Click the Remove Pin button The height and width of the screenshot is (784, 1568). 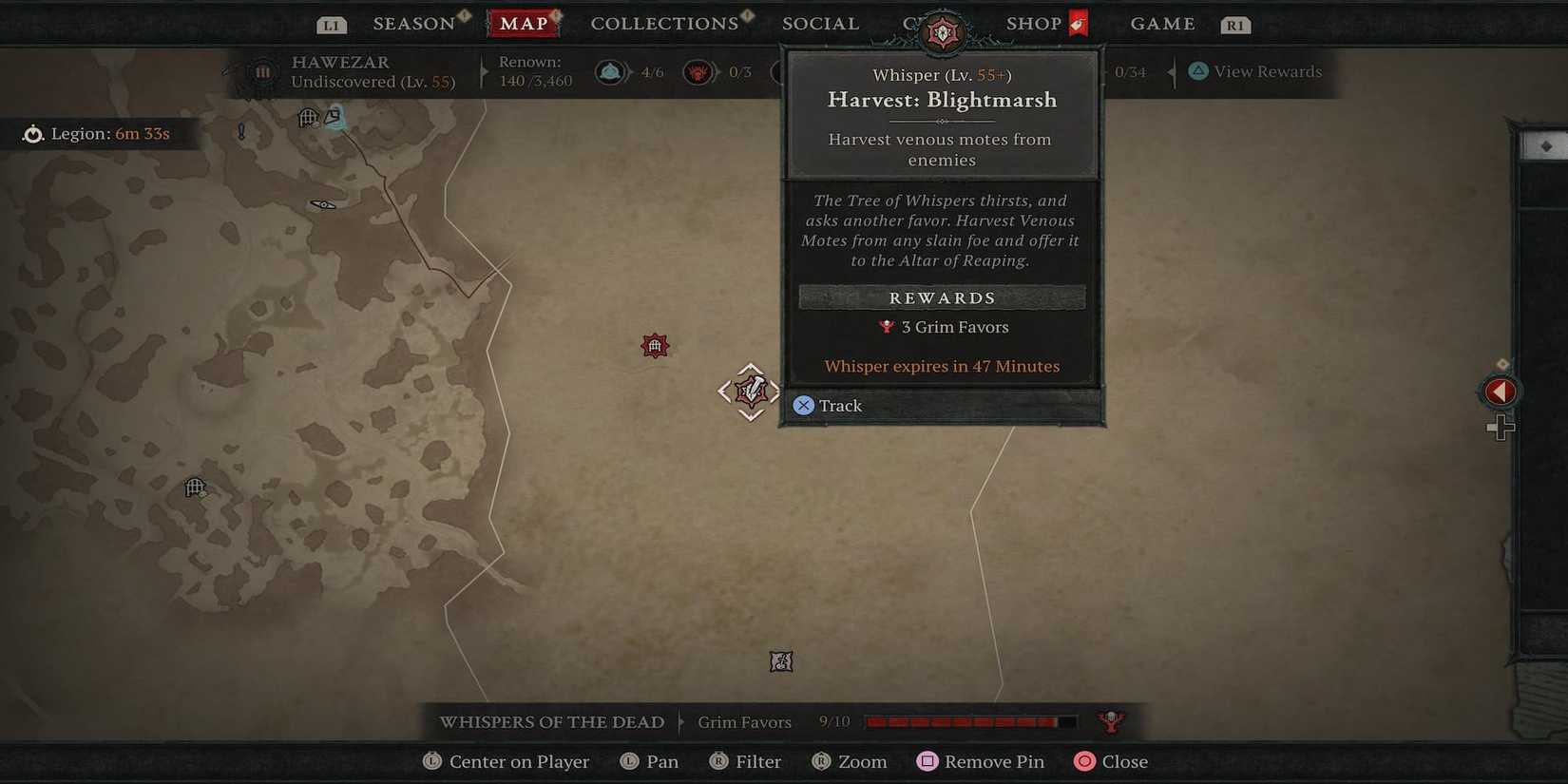click(980, 761)
